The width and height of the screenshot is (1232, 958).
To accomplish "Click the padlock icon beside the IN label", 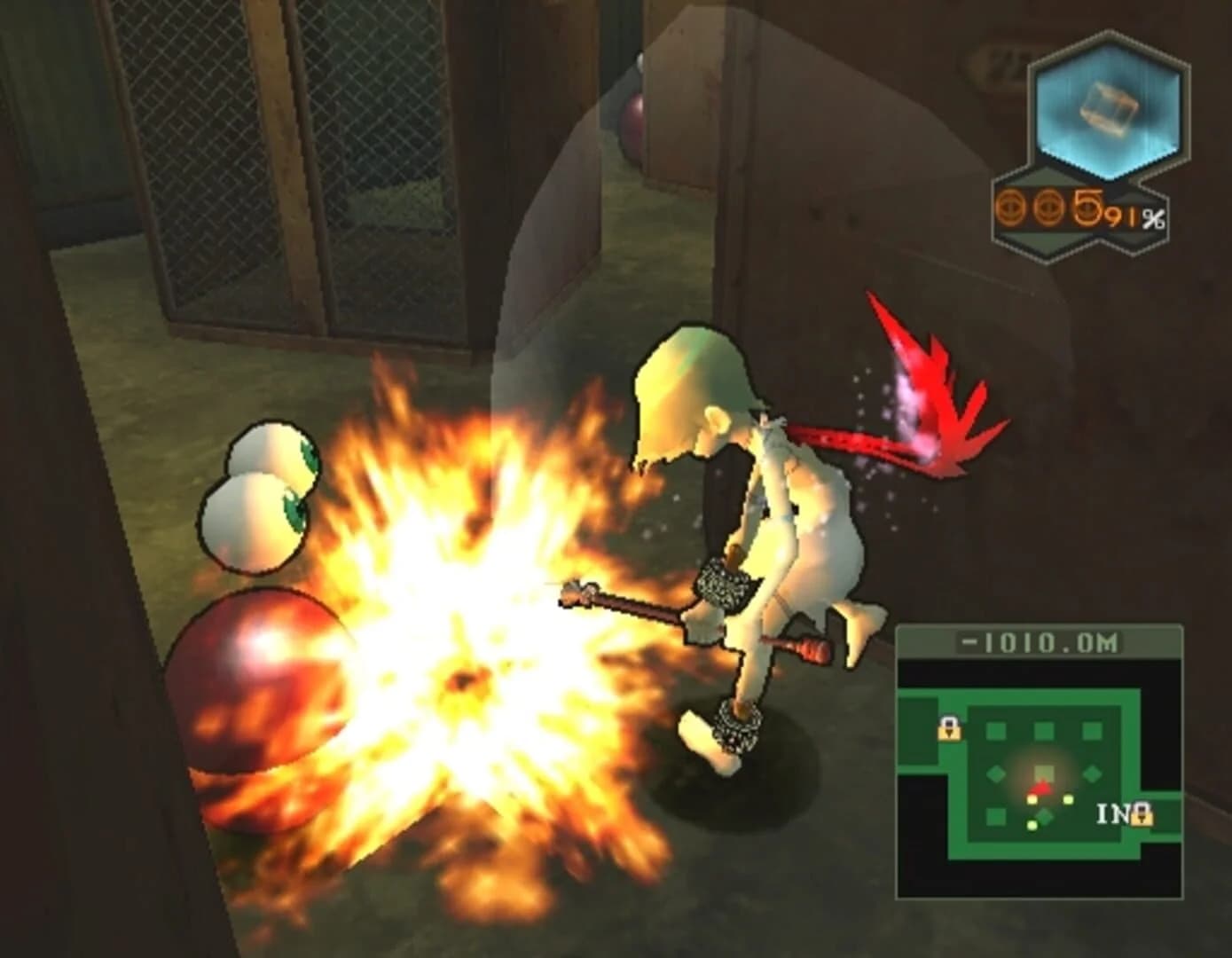I will coord(1142,814).
